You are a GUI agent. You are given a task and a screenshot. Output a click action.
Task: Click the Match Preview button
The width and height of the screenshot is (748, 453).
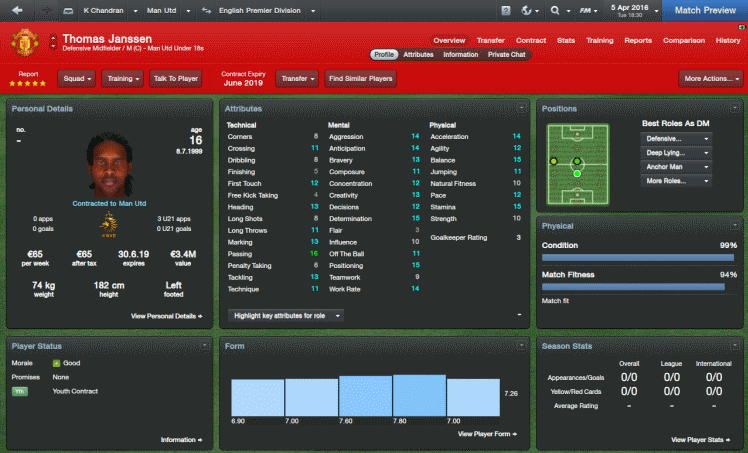(x=706, y=10)
